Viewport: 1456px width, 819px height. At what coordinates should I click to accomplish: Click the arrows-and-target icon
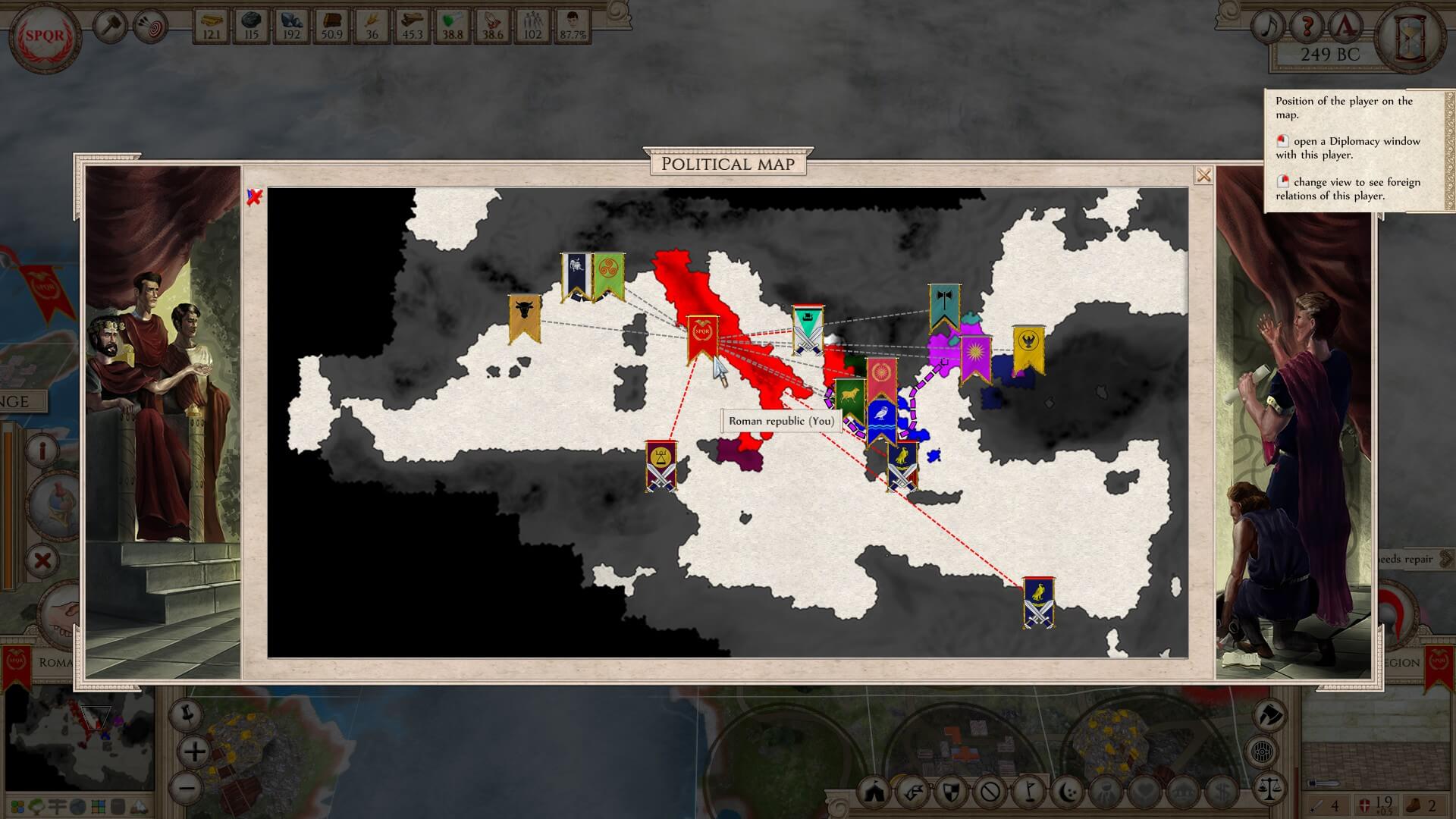pyautogui.click(x=150, y=27)
